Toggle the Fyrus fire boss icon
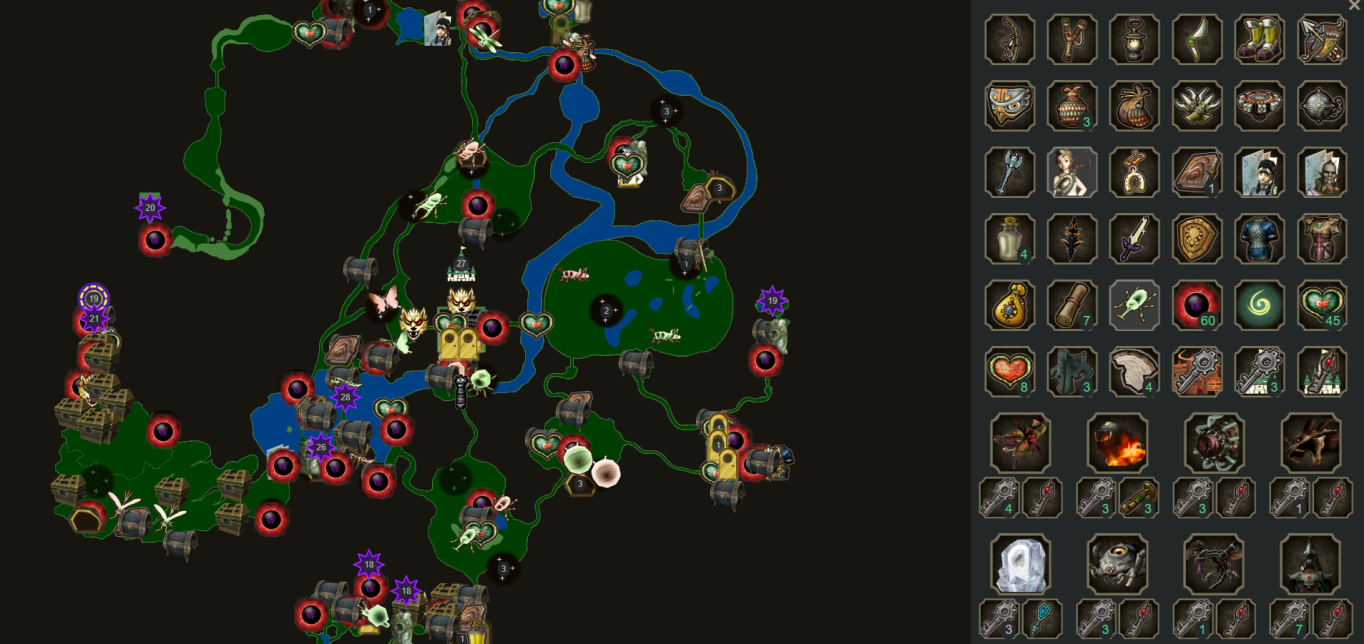The height and width of the screenshot is (644, 1364). (x=1117, y=443)
